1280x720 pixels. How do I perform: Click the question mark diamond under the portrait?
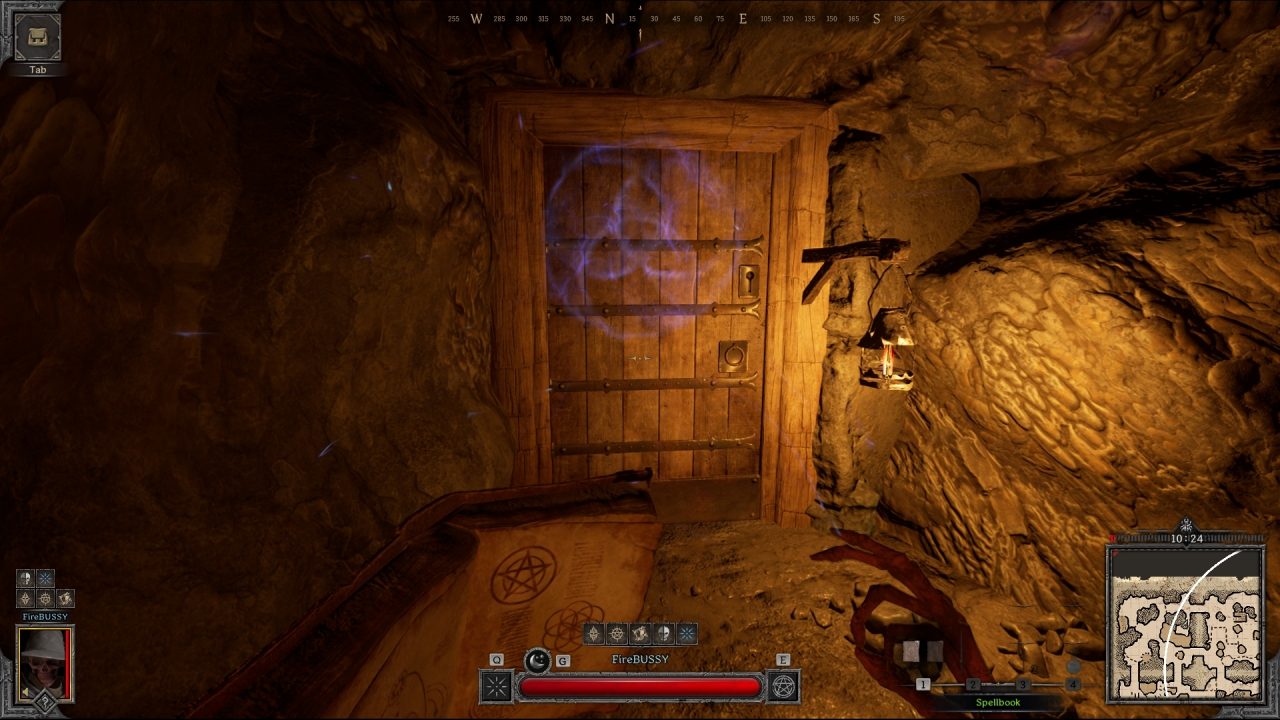45,702
